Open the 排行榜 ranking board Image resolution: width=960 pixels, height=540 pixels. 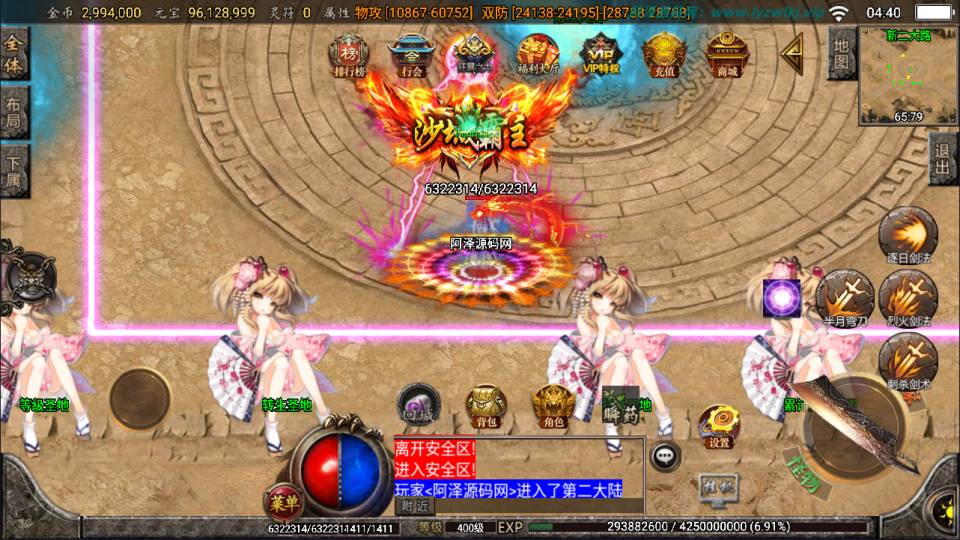(x=349, y=54)
